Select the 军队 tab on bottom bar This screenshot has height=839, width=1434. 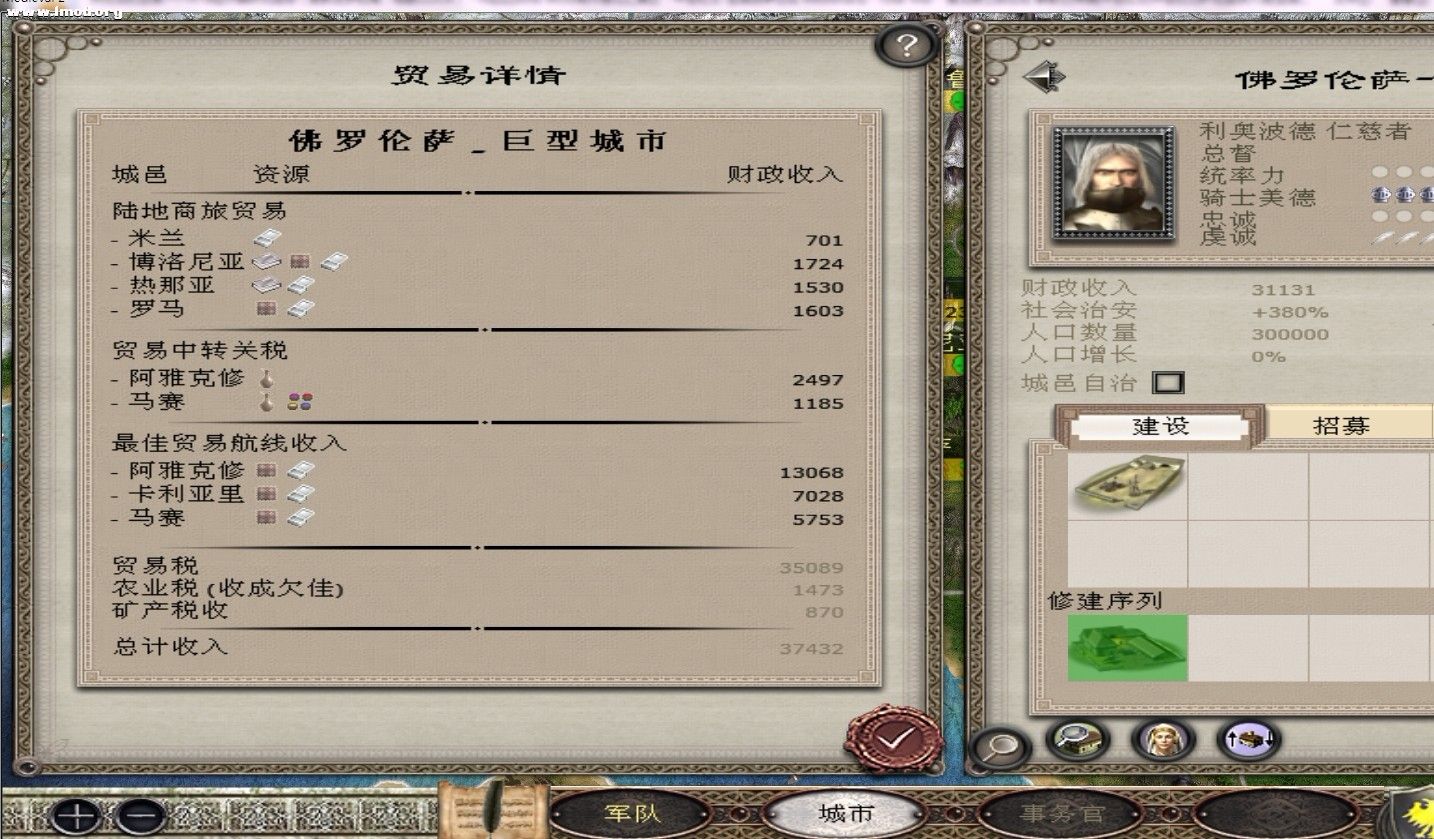click(x=631, y=814)
